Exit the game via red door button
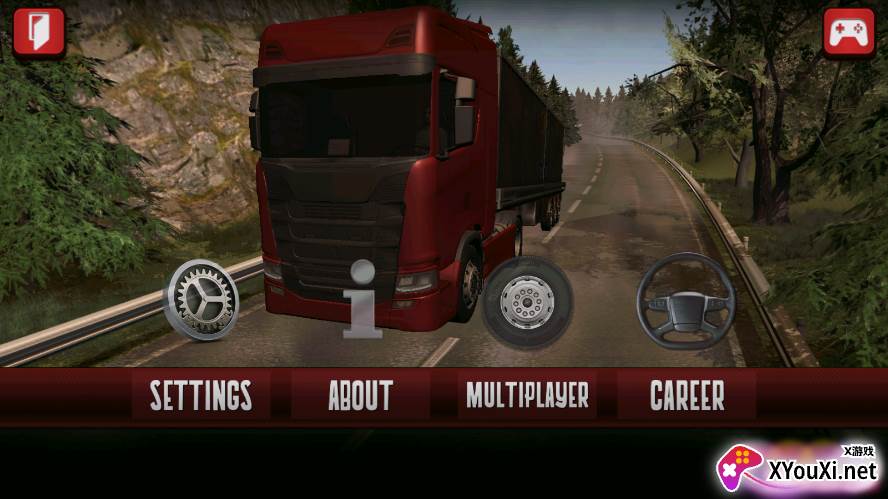 coord(38,32)
